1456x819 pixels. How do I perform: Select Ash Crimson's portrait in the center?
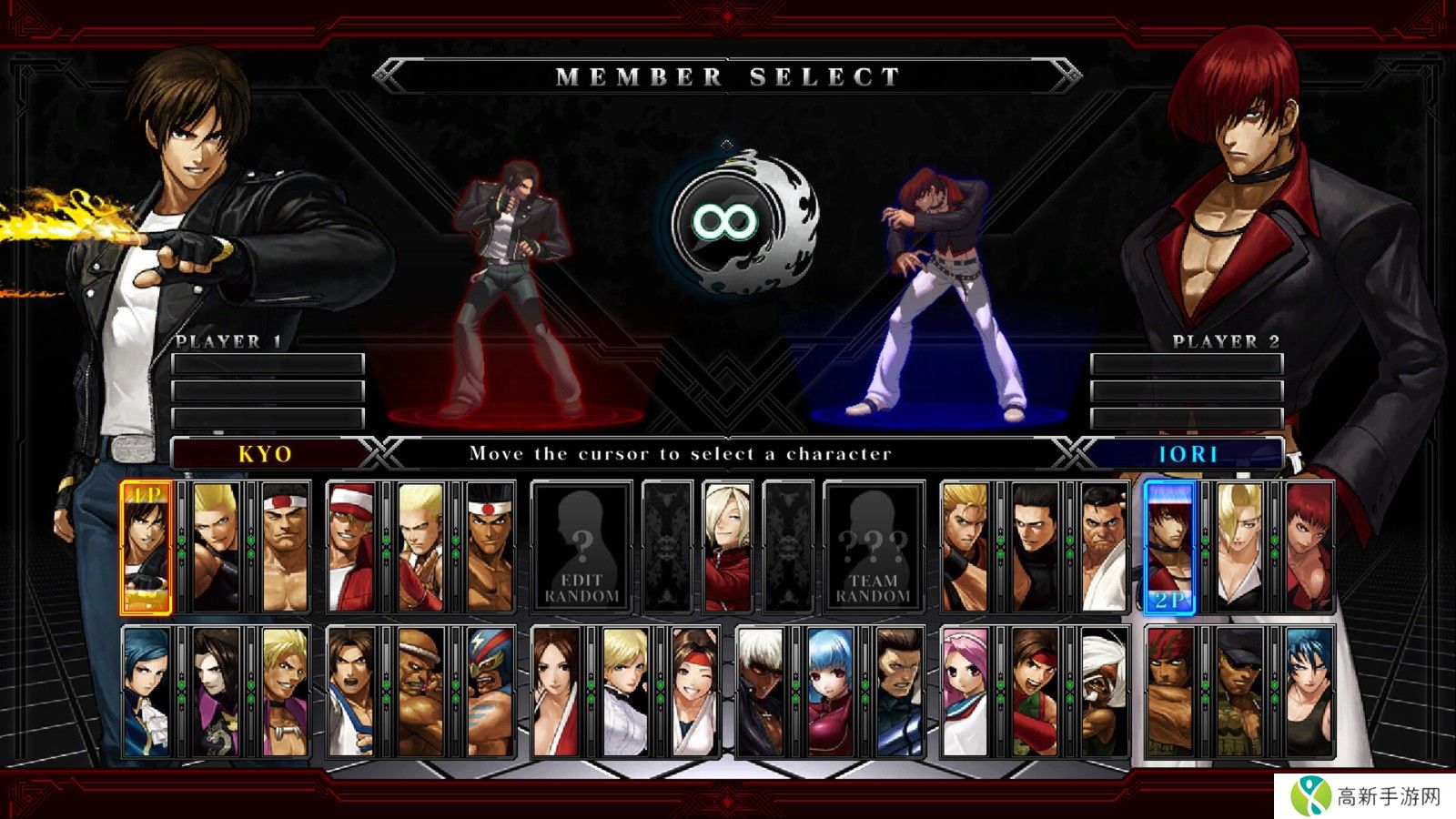coord(728,547)
